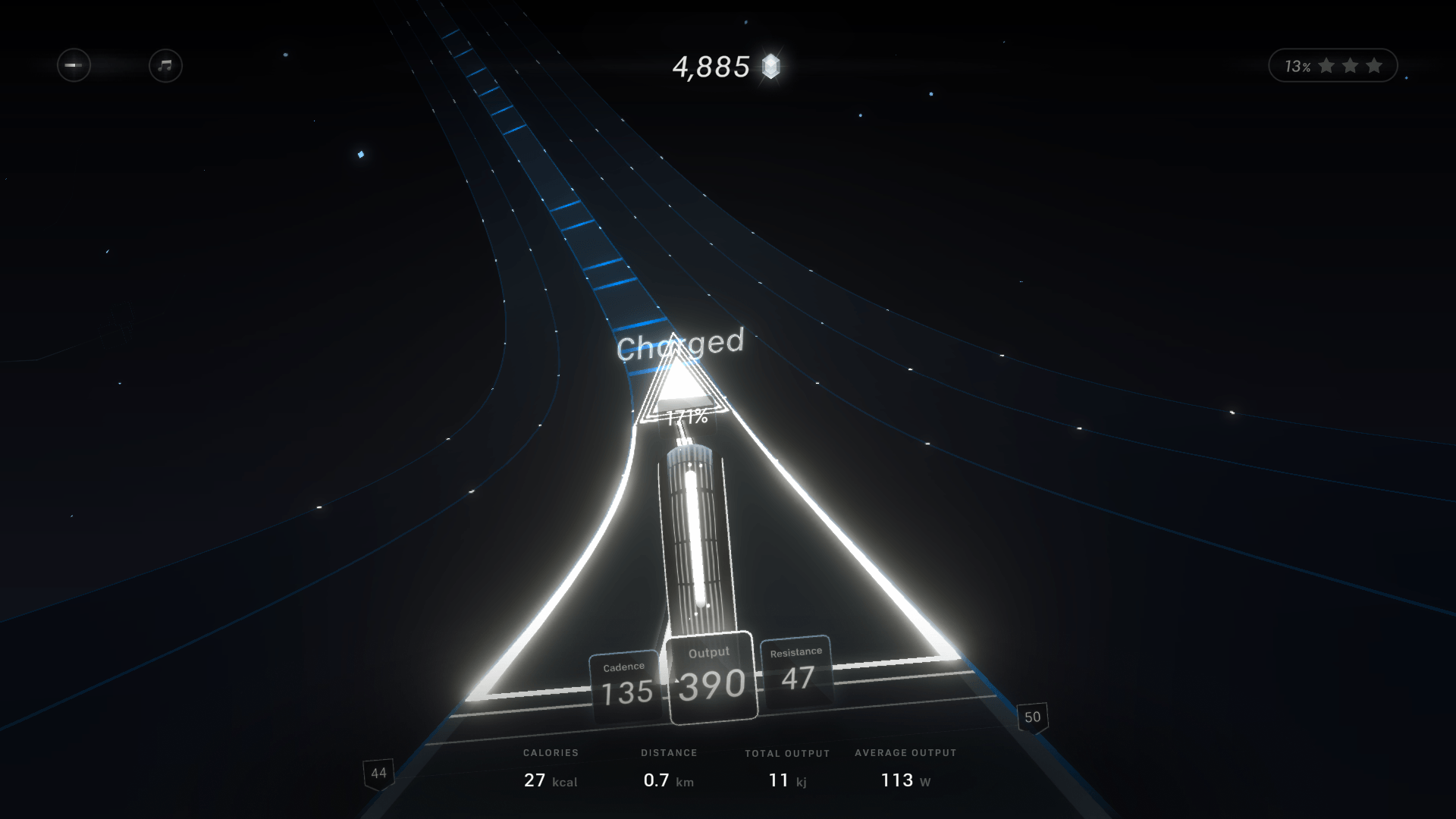Click the Average Output 113 W reading
The width and height of the screenshot is (1456, 819).
[904, 780]
